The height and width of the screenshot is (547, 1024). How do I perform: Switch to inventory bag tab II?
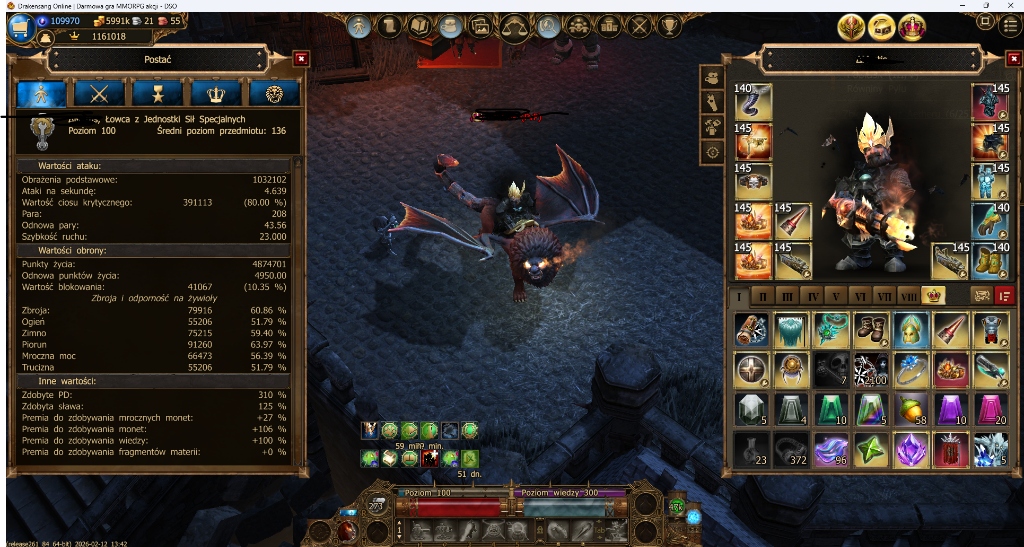point(763,297)
